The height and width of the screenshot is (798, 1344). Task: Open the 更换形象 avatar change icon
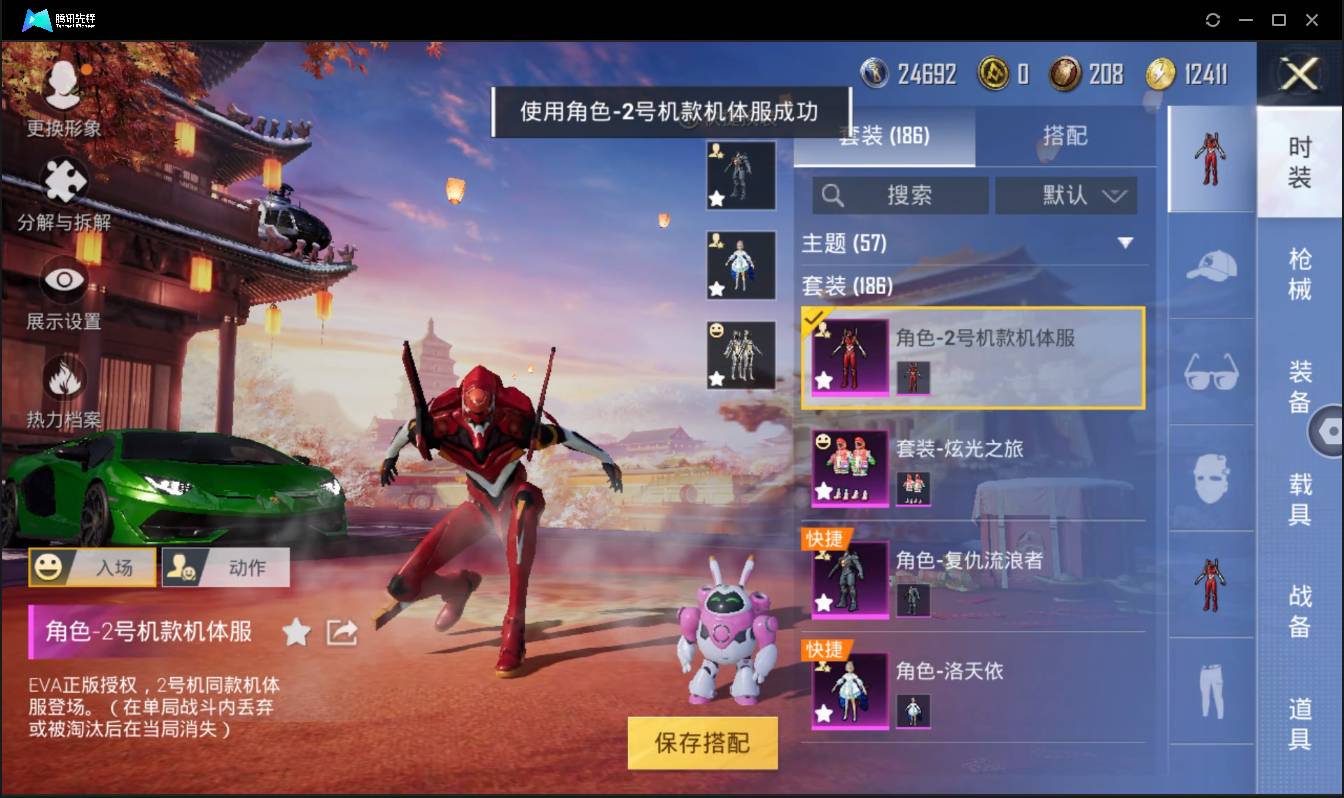point(62,85)
